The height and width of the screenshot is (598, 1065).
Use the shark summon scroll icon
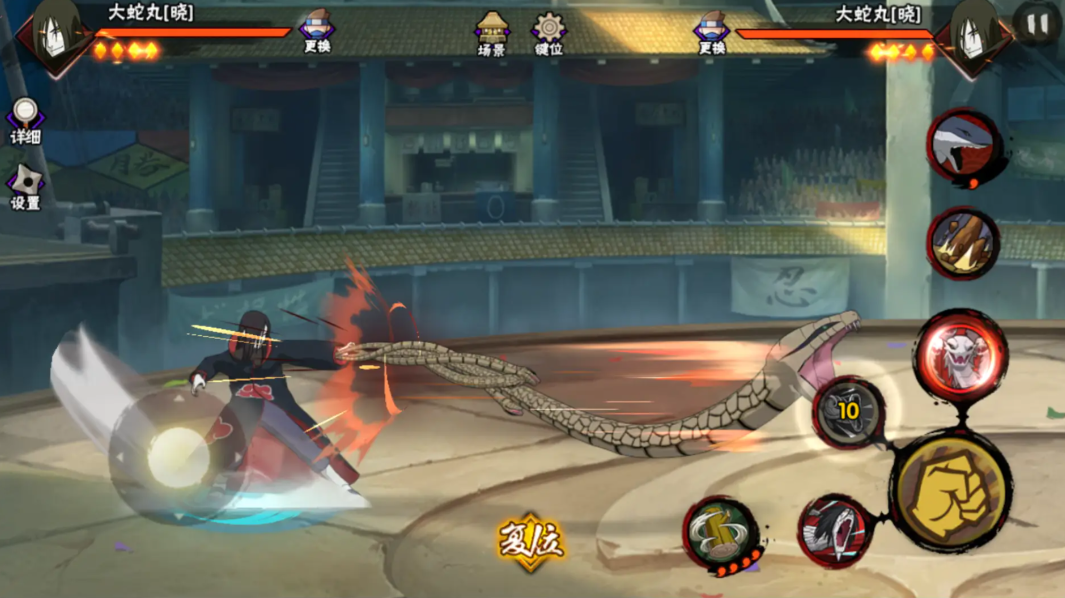point(961,148)
